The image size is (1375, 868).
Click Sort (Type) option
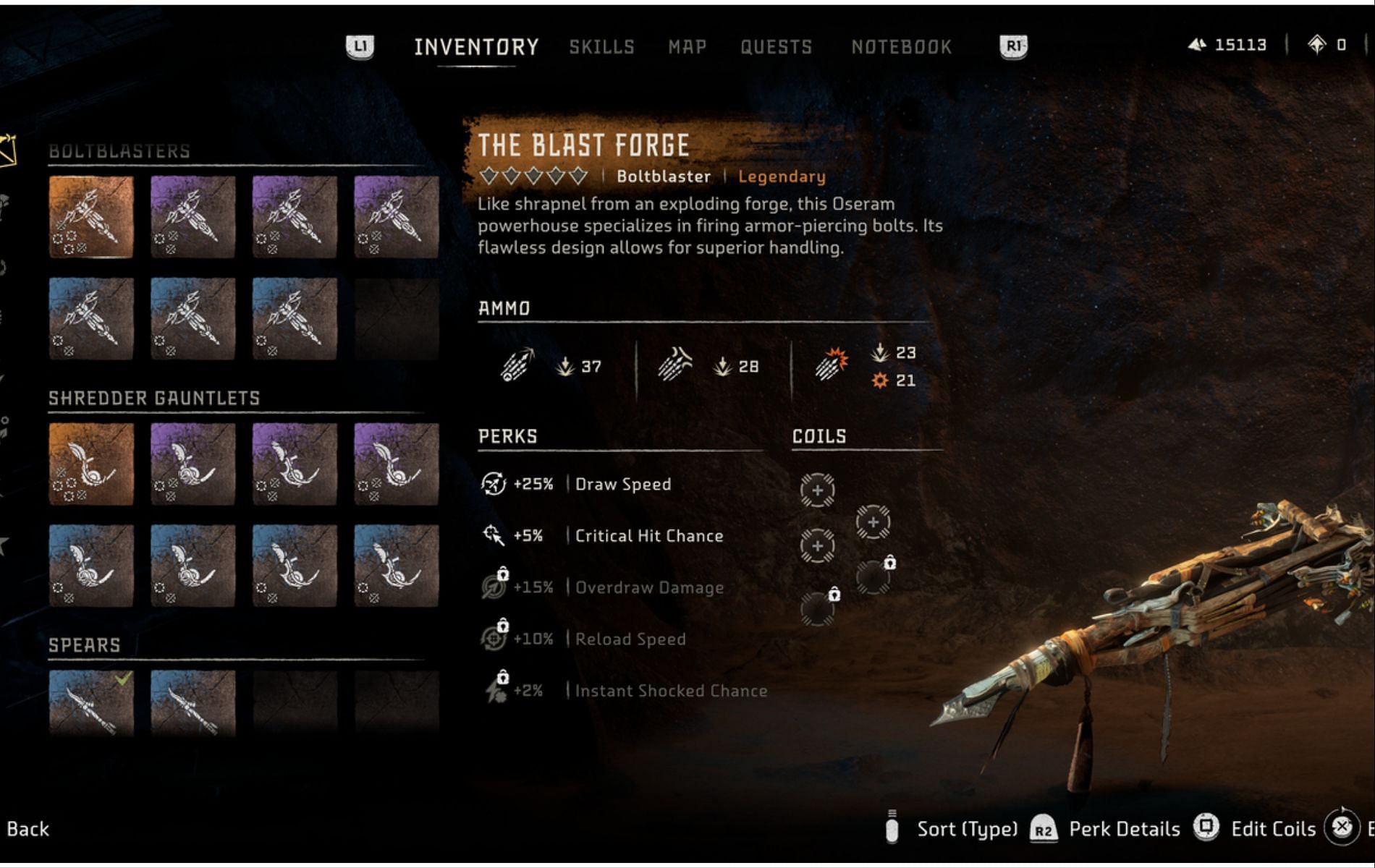click(x=967, y=829)
